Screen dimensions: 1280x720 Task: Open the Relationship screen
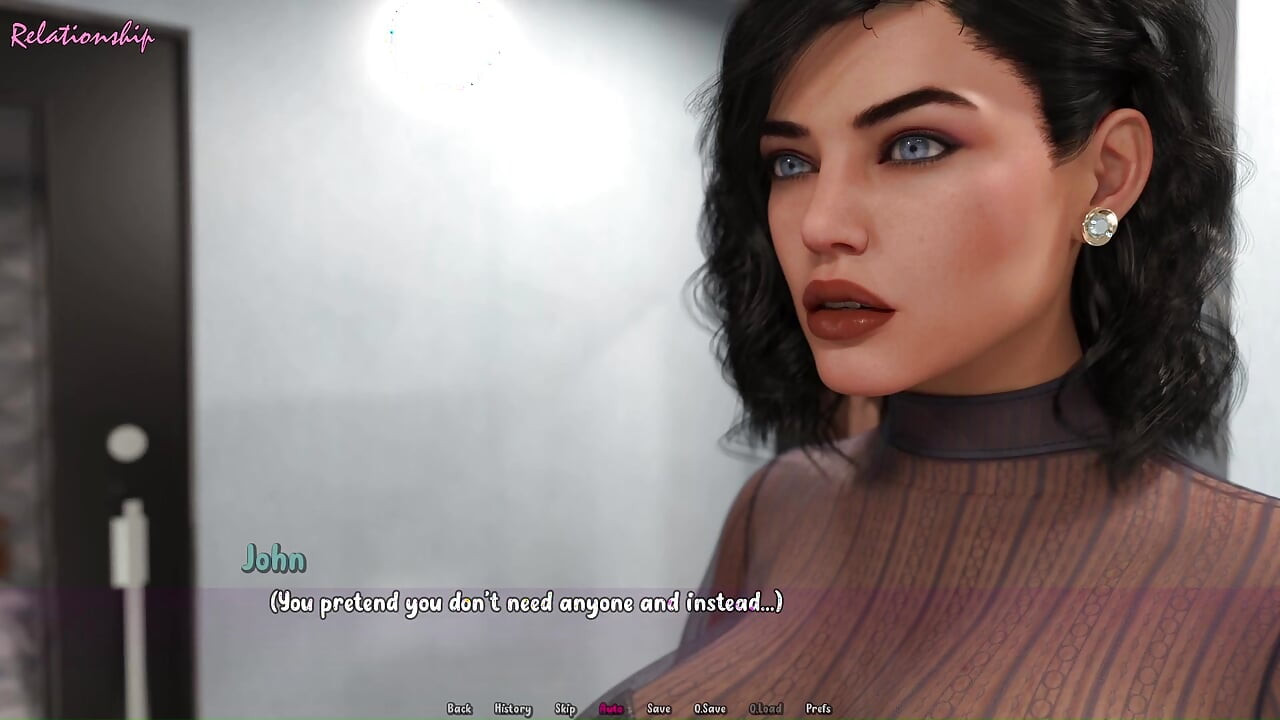click(x=82, y=36)
